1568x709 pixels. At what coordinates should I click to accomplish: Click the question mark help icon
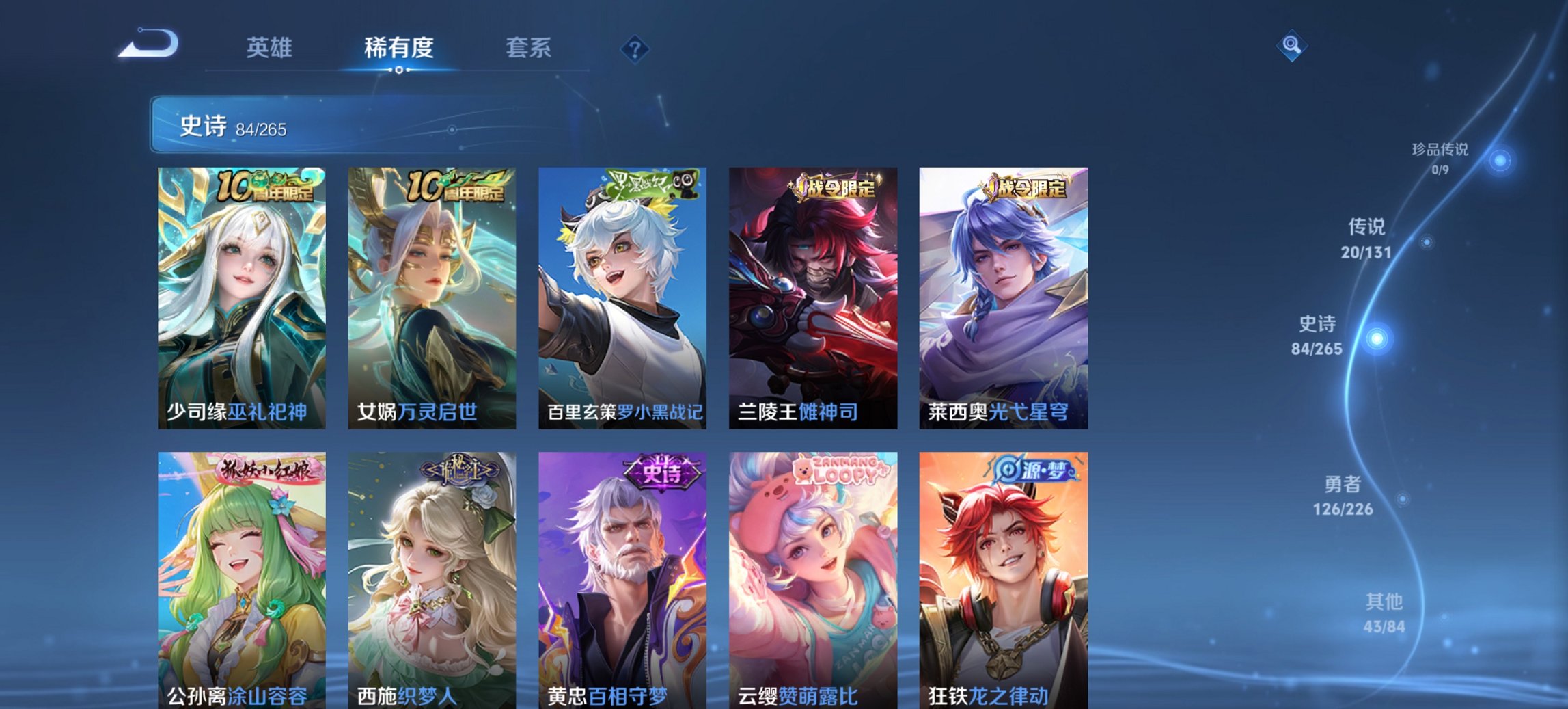coord(635,48)
